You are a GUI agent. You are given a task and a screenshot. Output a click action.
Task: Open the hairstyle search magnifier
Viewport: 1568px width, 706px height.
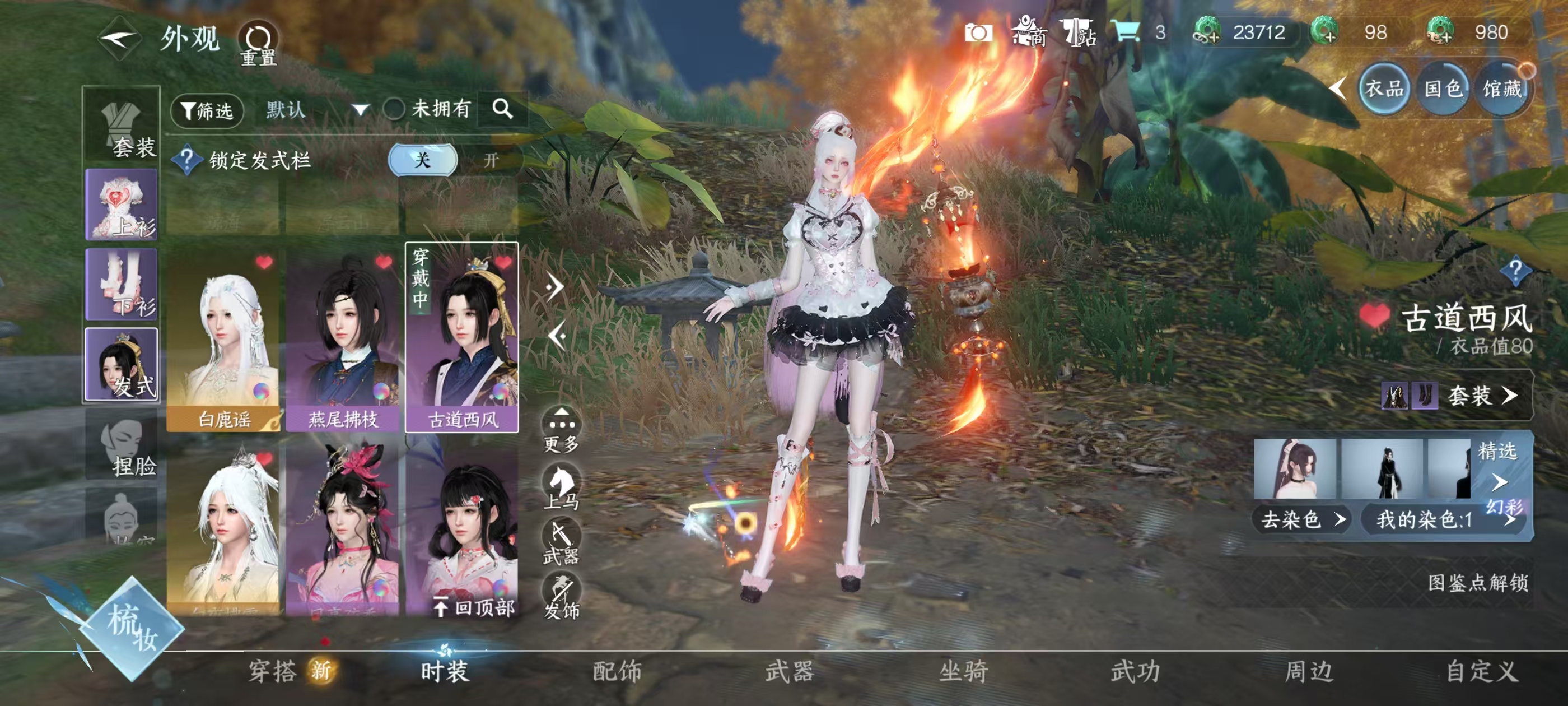502,110
